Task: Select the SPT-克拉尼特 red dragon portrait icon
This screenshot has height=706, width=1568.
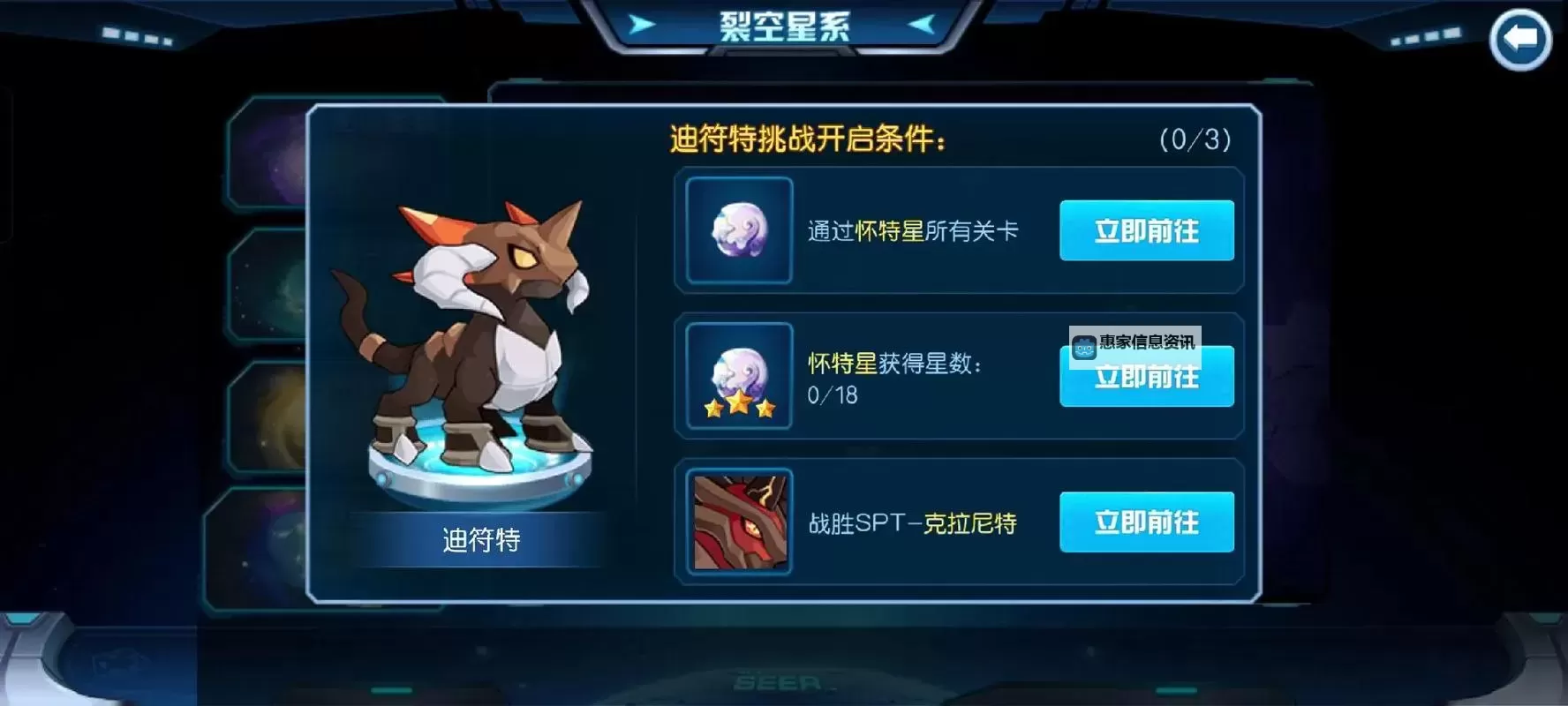Action: tap(738, 522)
